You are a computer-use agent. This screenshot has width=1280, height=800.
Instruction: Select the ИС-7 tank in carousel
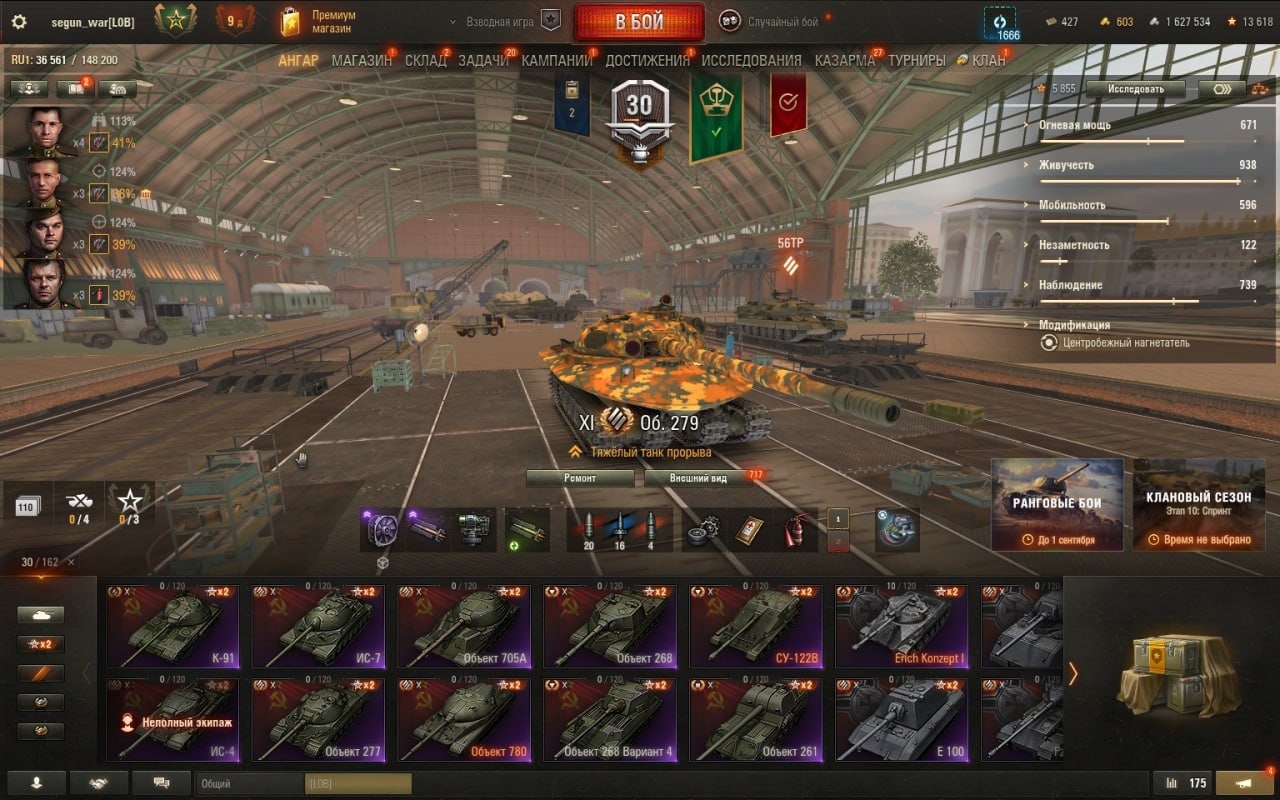tap(317, 627)
